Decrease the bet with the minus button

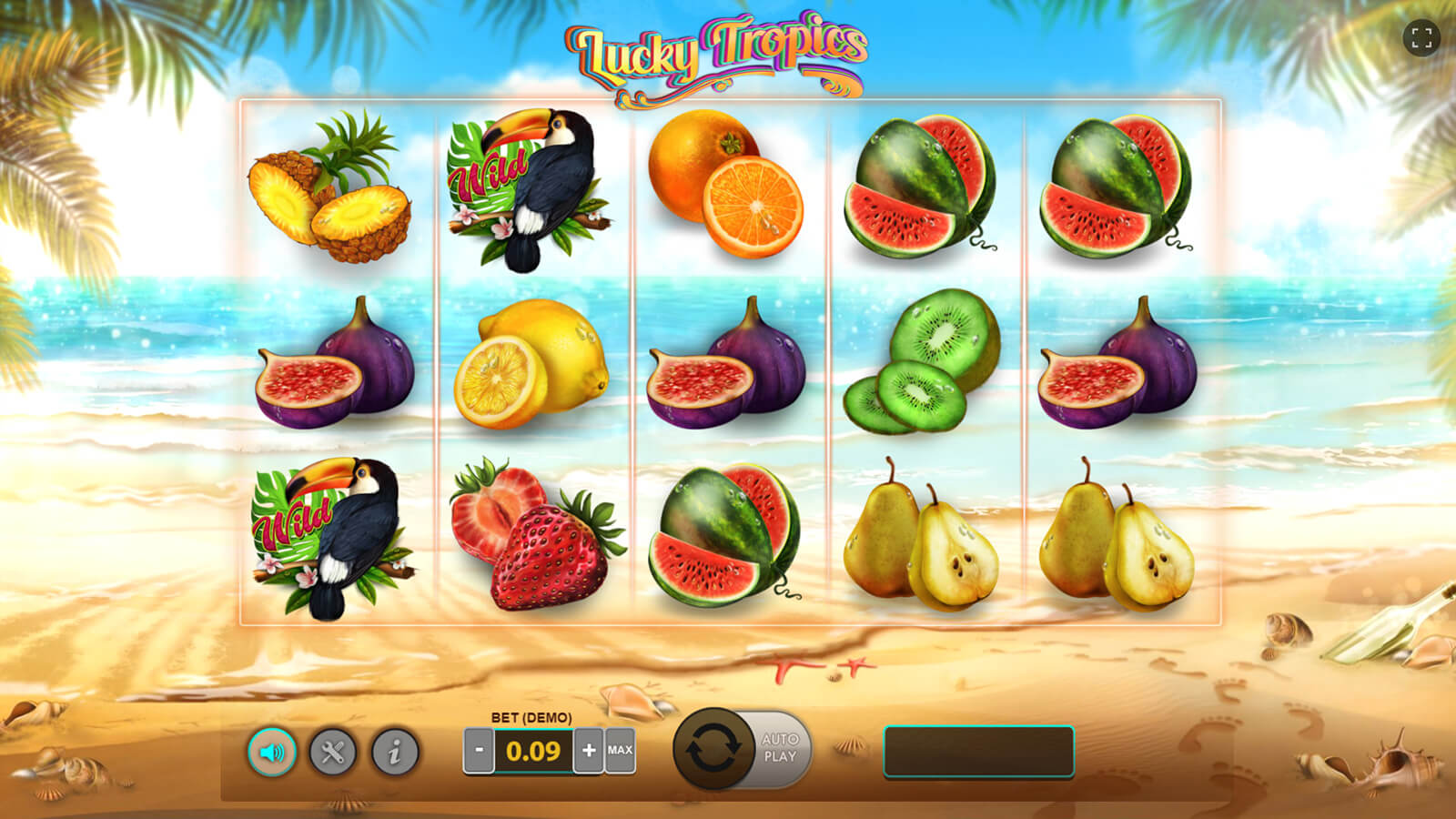479,751
